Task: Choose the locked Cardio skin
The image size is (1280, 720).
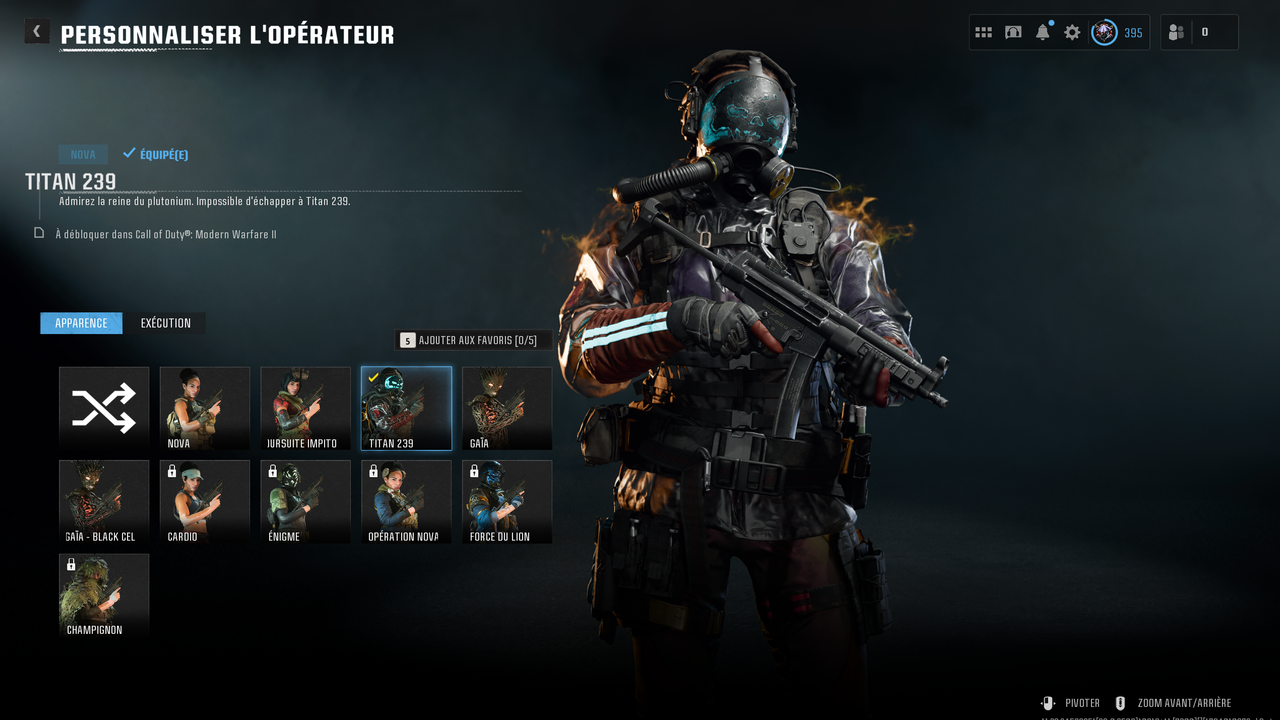Action: [x=205, y=502]
